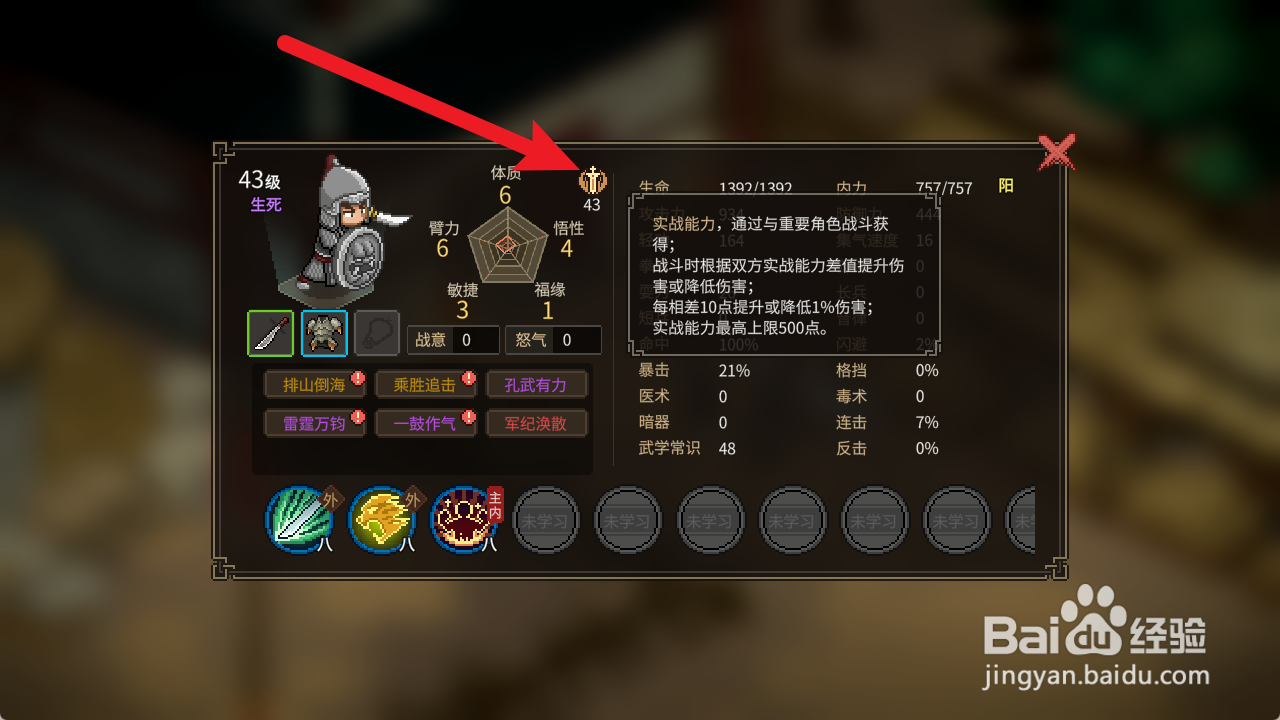The image size is (1280, 720).
Task: Open the 主内 red-marked inner skill icon
Action: [x=463, y=521]
